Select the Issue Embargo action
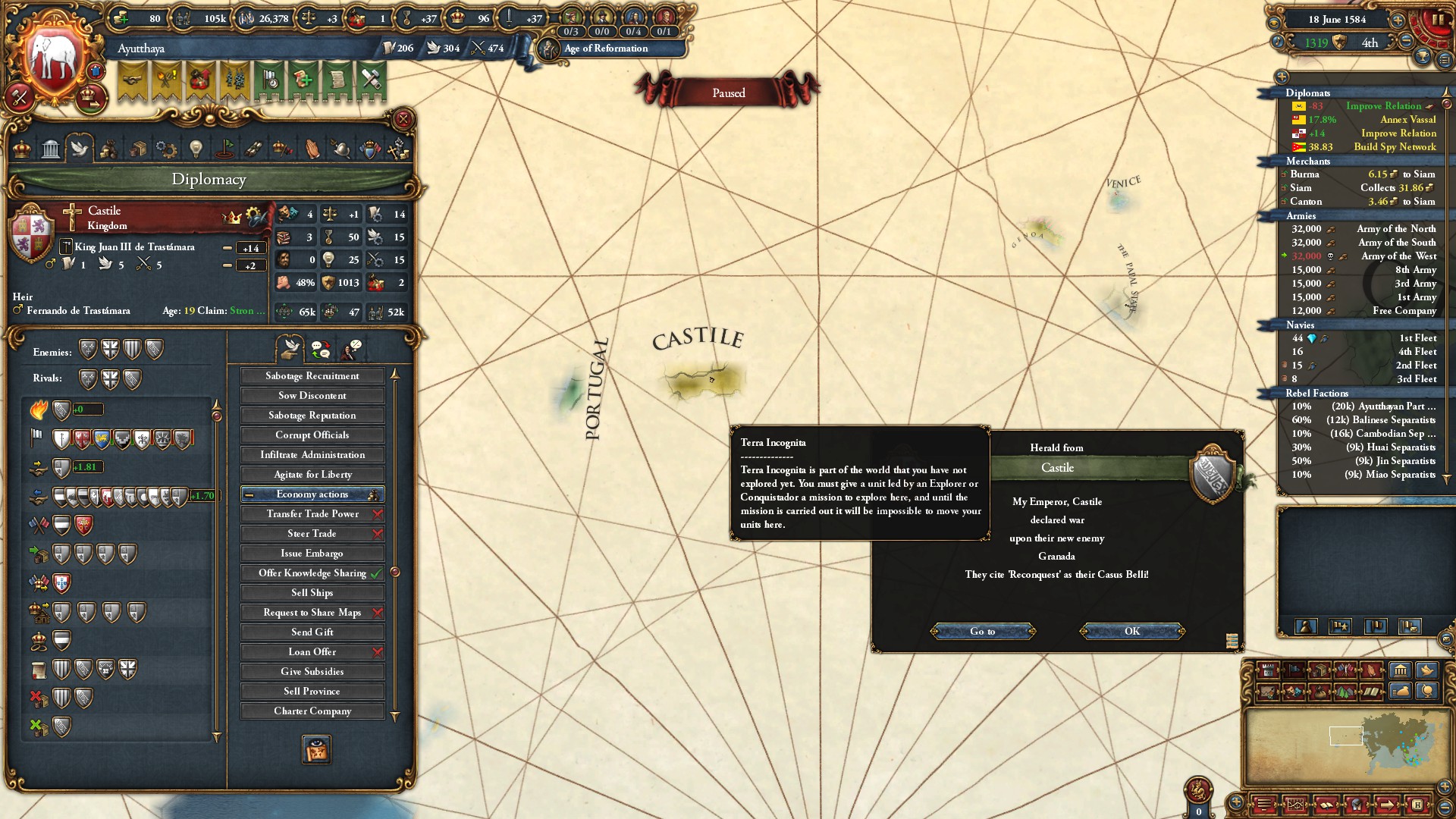The width and height of the screenshot is (1456, 819). (x=312, y=554)
